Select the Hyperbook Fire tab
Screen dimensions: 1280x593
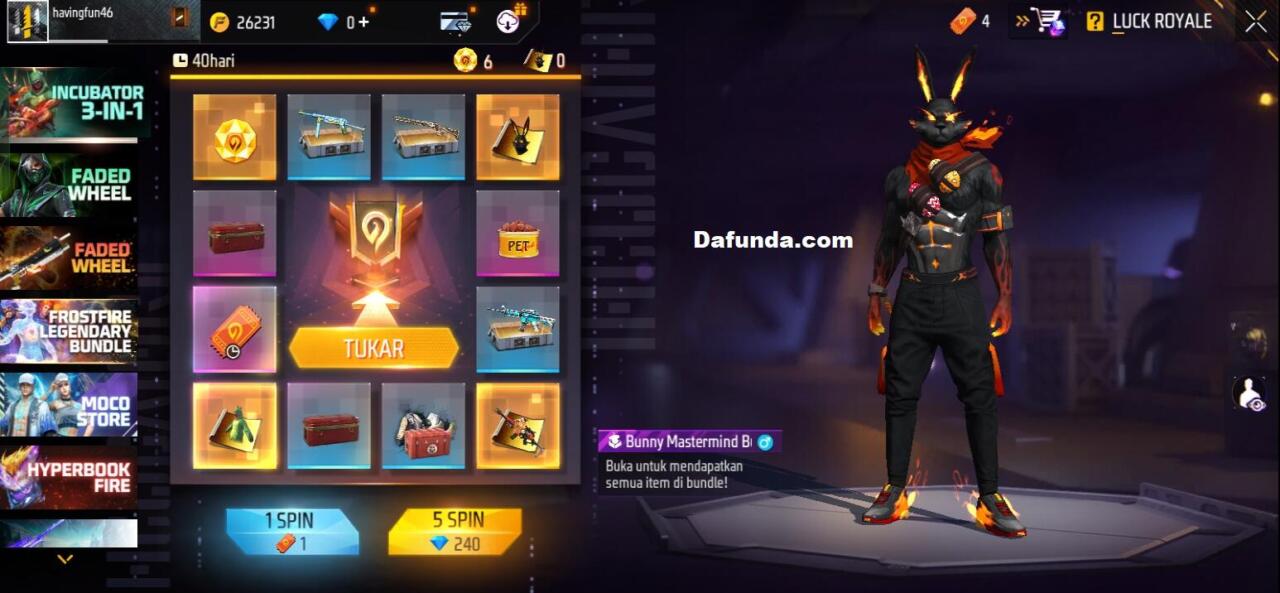(x=70, y=477)
